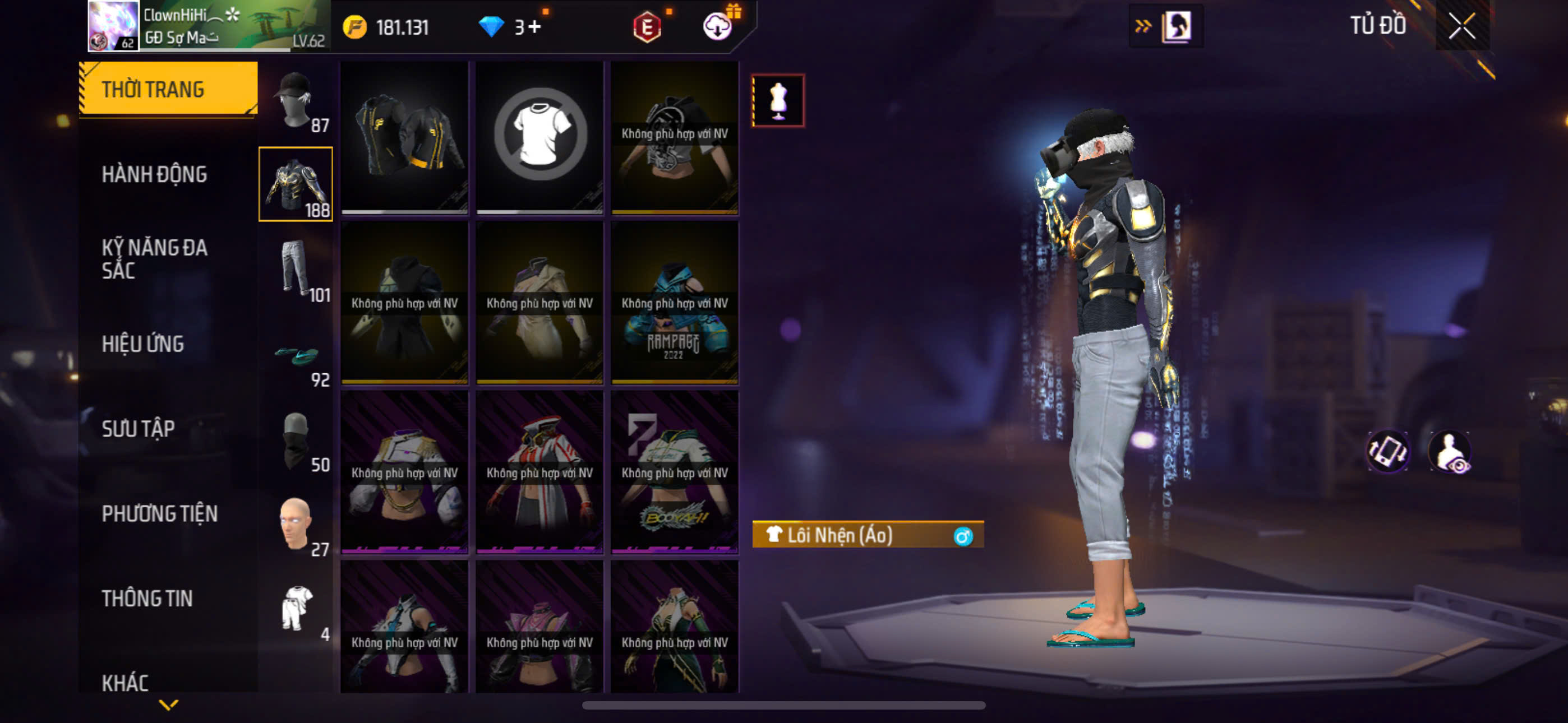
Task: Go to the SƯU TẬP tab
Action: [138, 429]
